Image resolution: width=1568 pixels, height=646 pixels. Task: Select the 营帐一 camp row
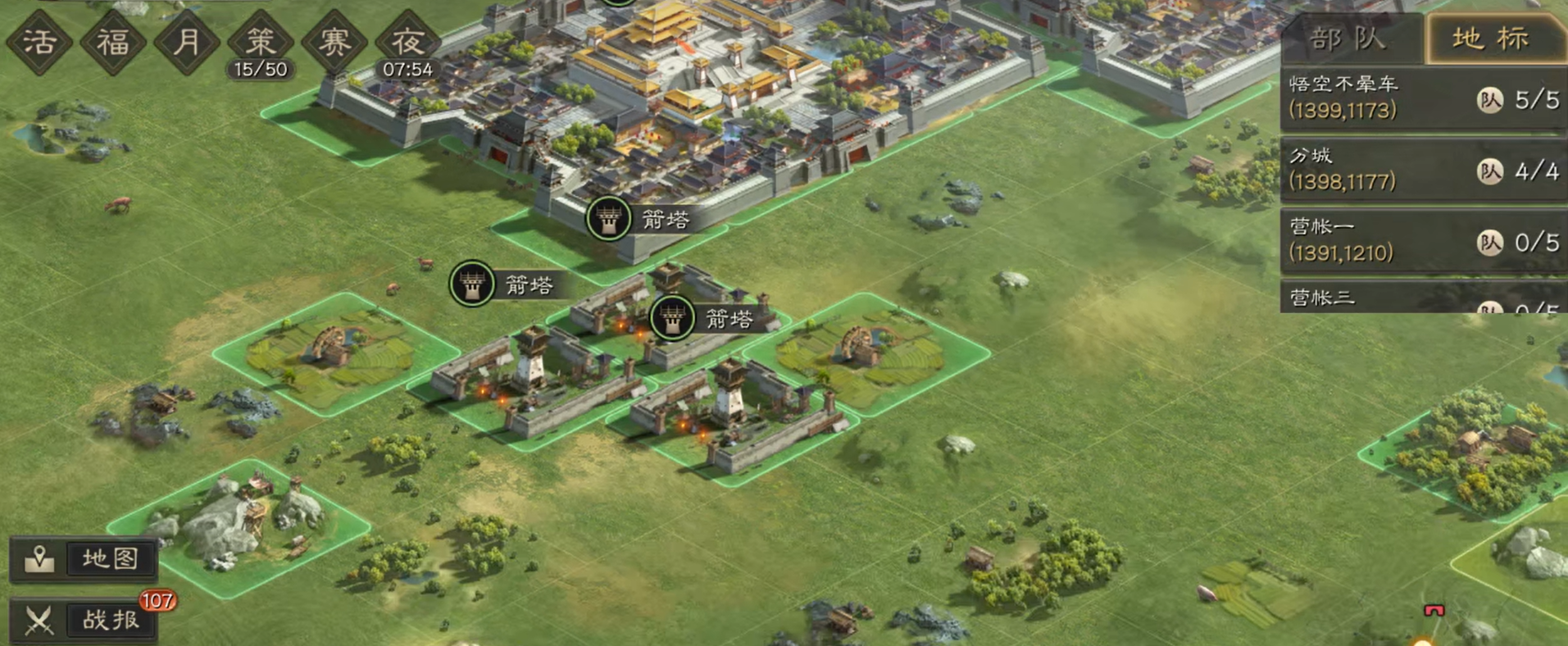(1423, 241)
